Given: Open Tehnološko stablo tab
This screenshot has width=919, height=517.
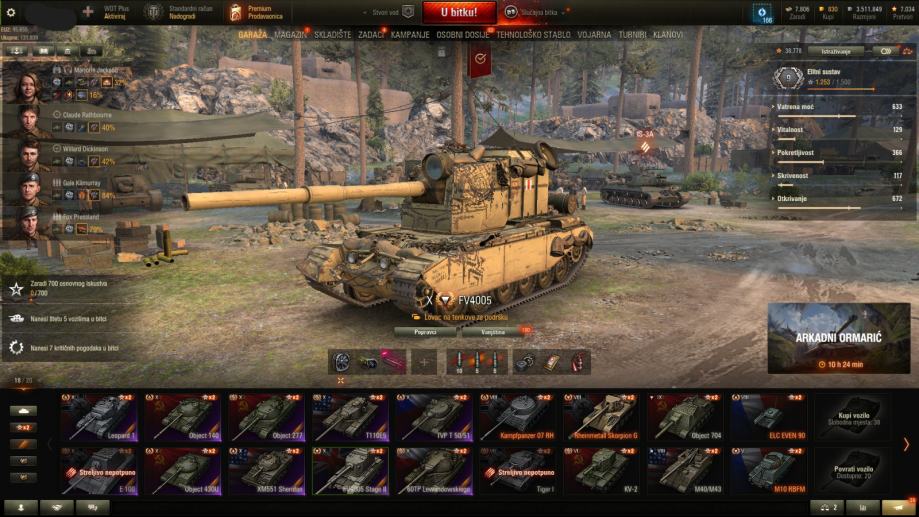Looking at the screenshot, I should click(532, 34).
